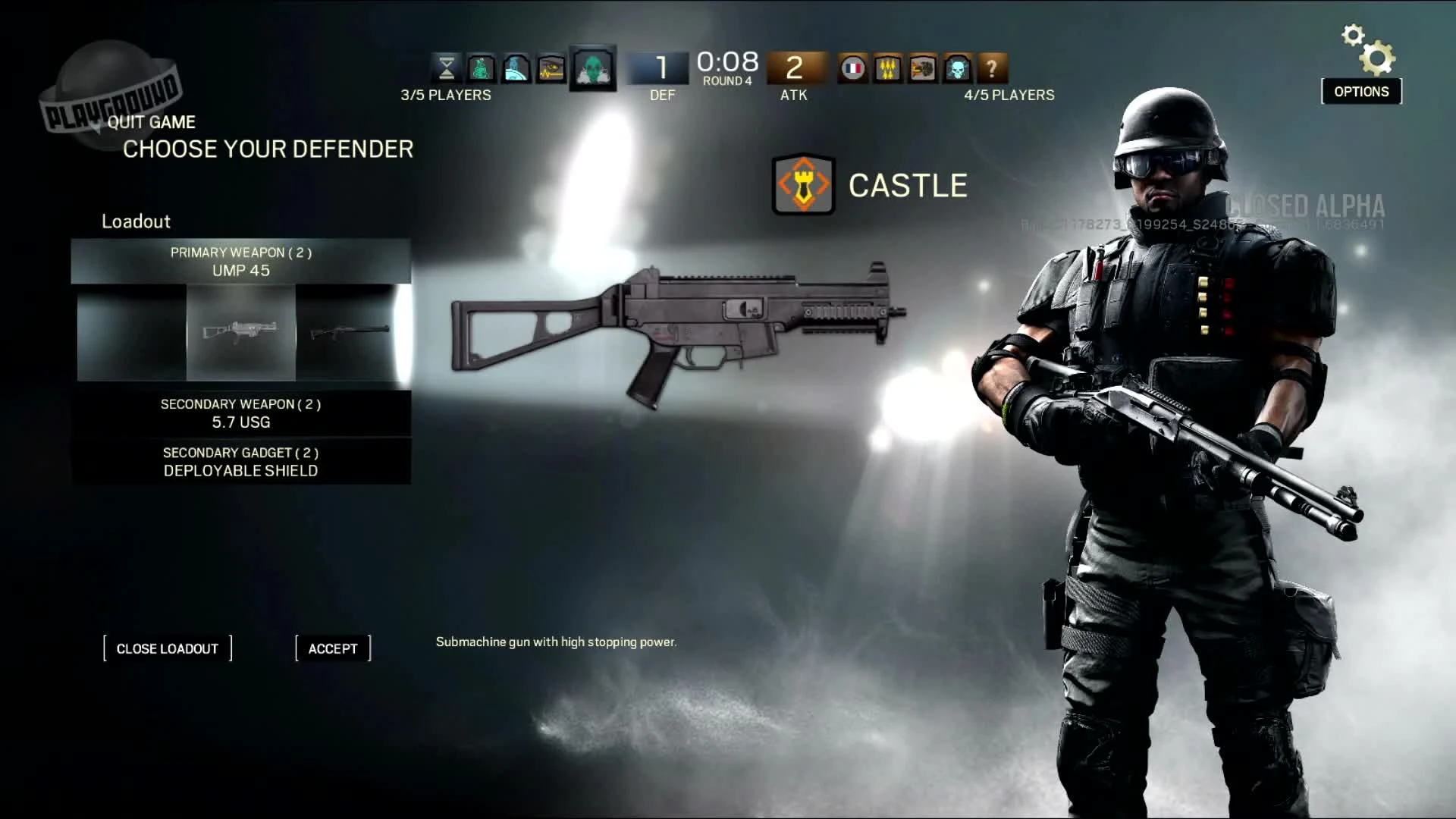Click the blue shield defender operator icon

pyautogui.click(x=516, y=68)
